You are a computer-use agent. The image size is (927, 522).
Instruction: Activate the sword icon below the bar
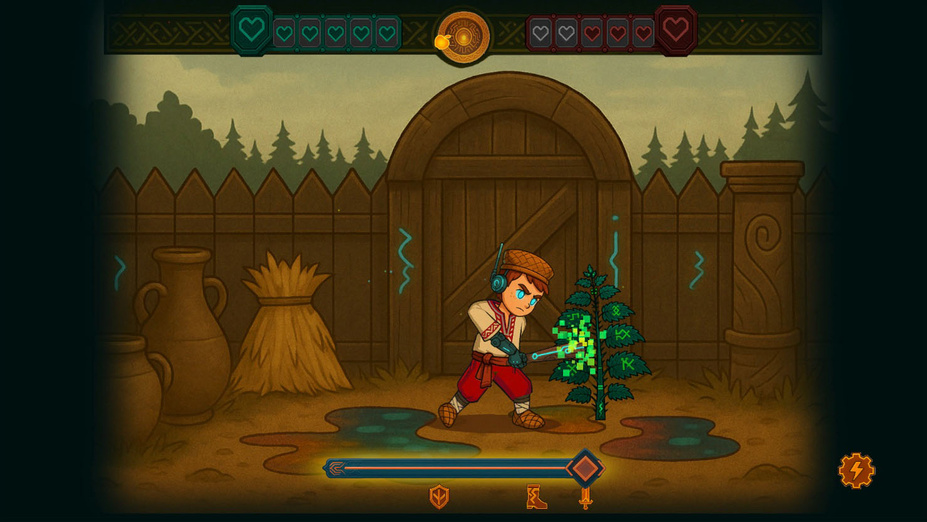click(586, 497)
